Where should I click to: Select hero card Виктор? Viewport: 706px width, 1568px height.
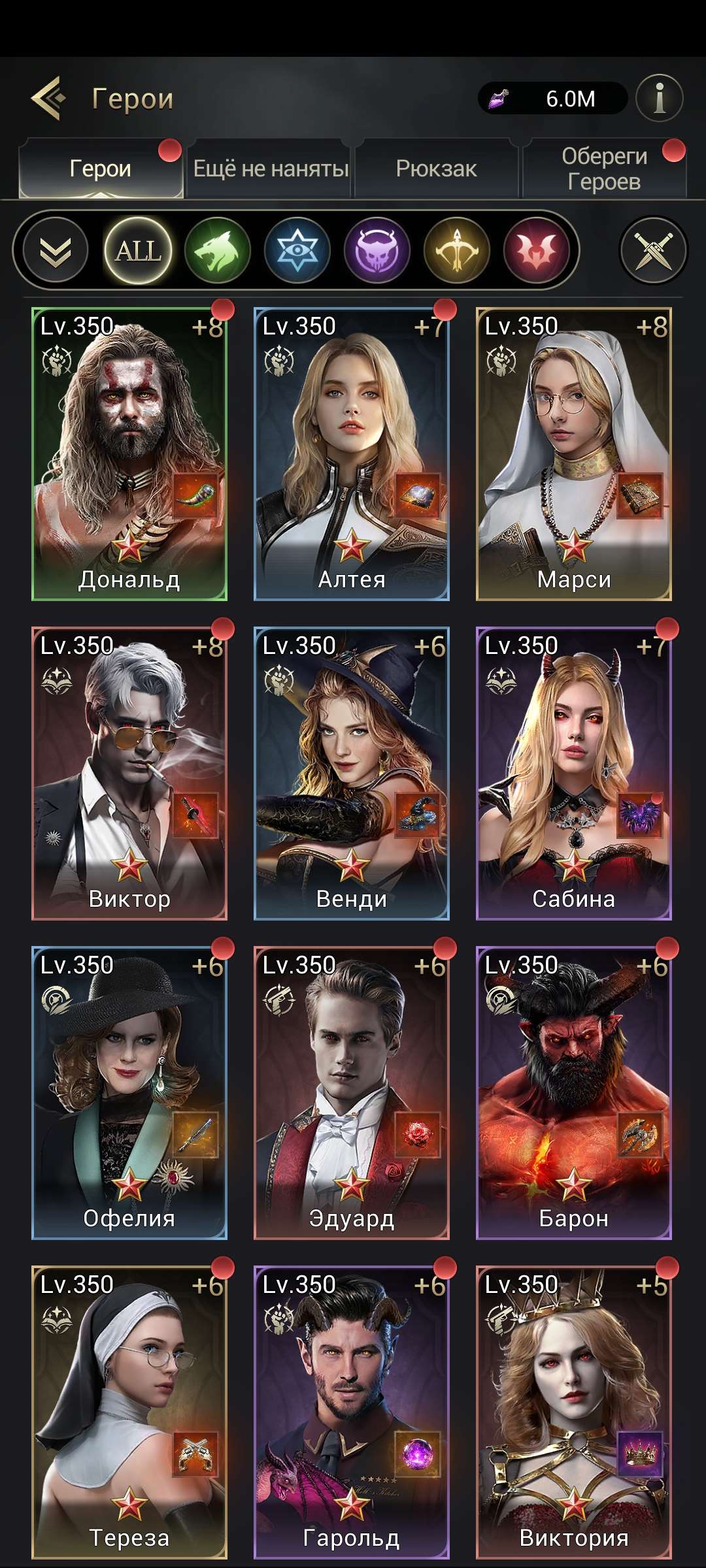click(129, 774)
